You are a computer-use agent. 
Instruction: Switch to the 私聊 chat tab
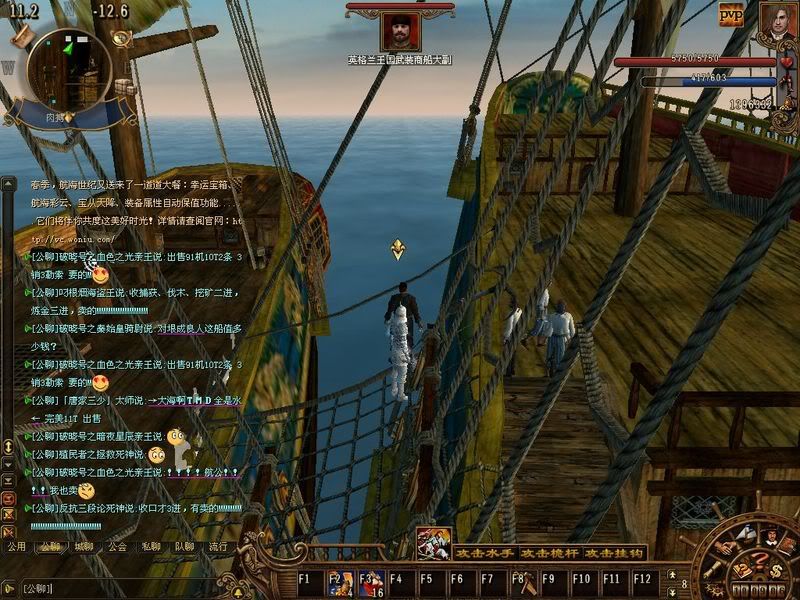click(151, 547)
